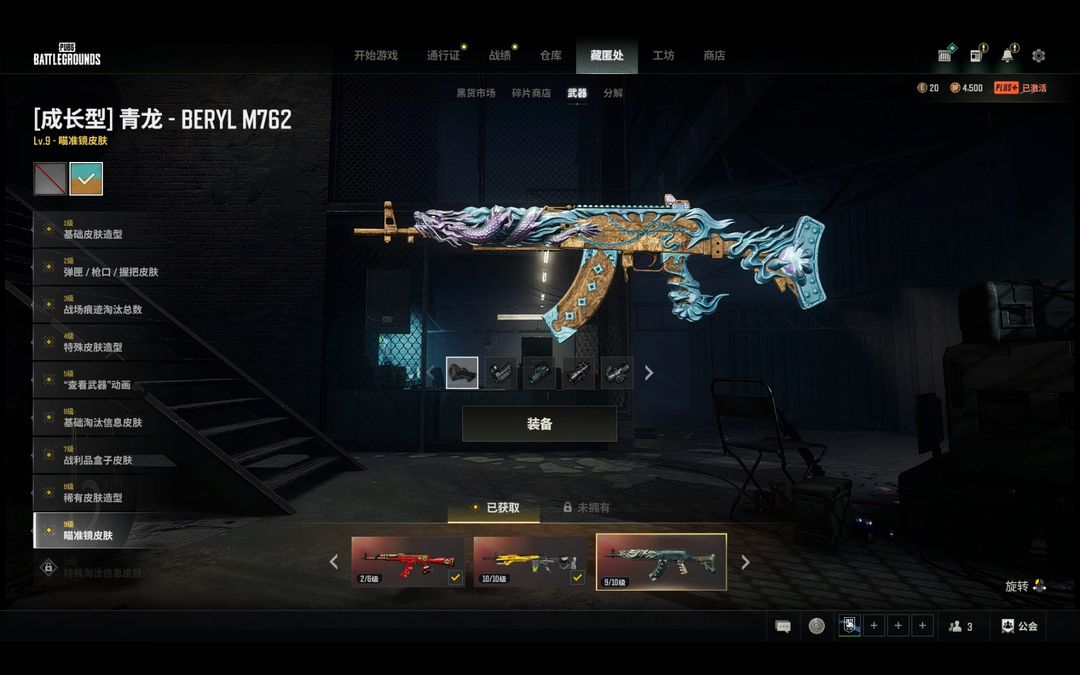This screenshot has height=675, width=1080.
Task: Show next weapon skins with right arrow
Action: tap(745, 562)
